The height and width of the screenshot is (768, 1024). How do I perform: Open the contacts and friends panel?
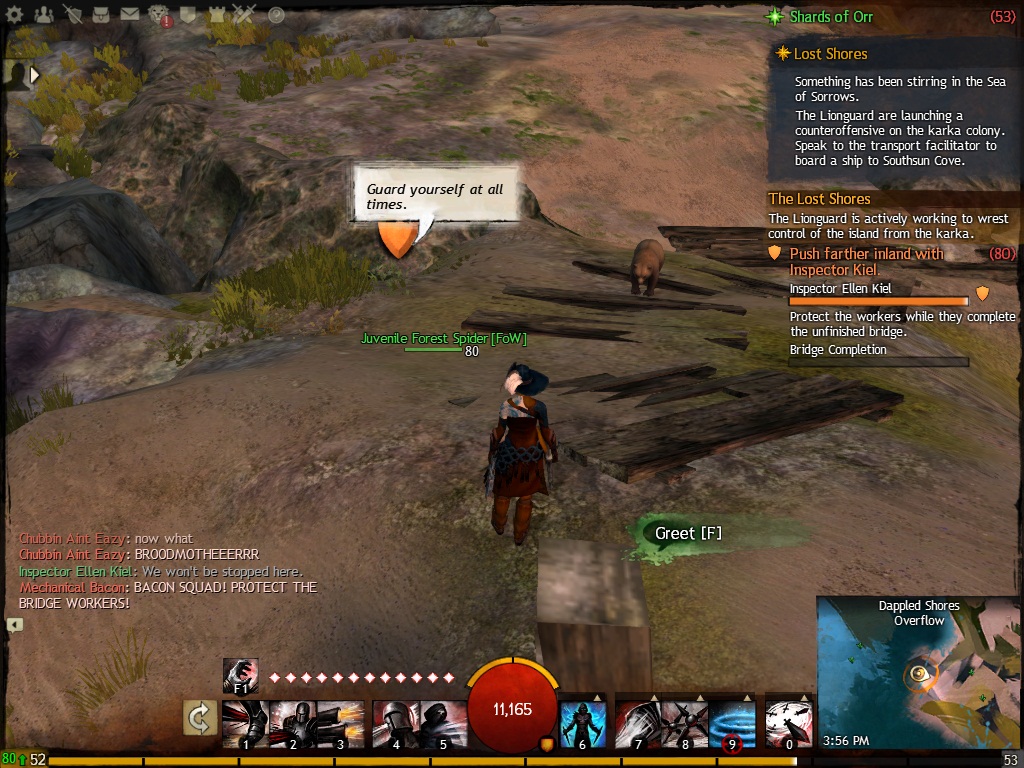pos(43,15)
